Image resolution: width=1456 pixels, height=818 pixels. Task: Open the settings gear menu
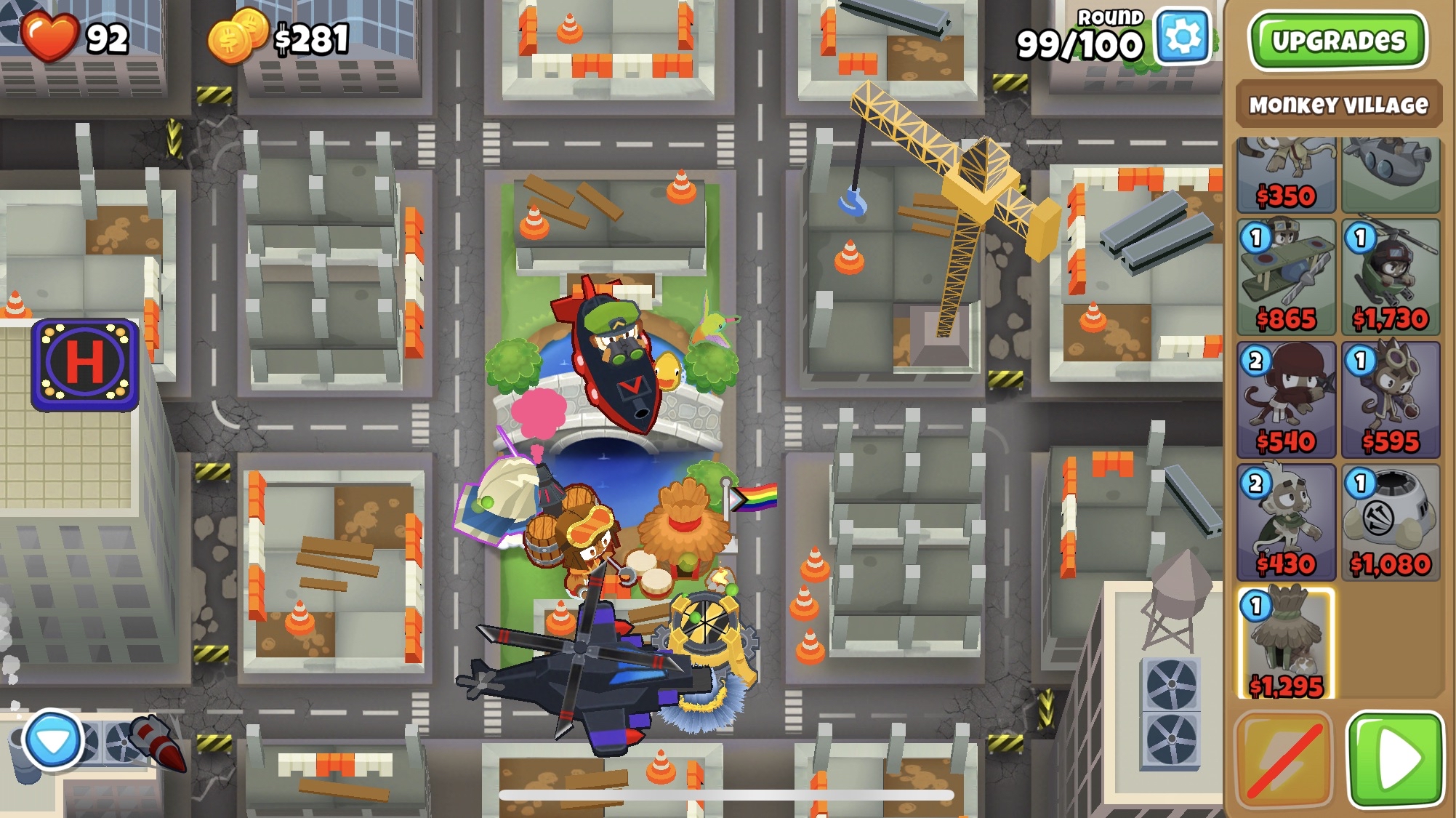click(x=1183, y=36)
